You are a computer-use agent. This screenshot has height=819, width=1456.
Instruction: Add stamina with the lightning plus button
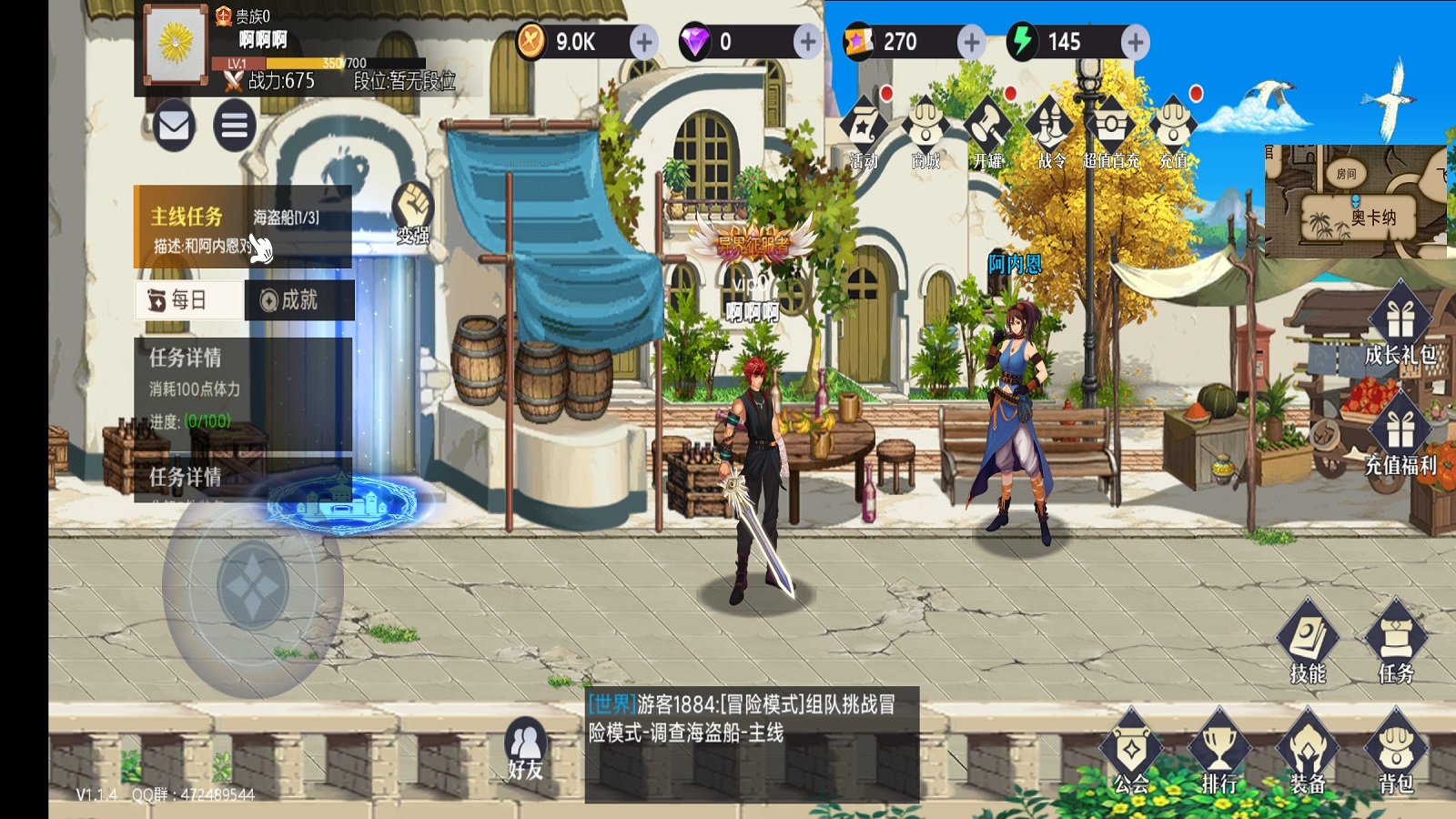tap(1135, 42)
